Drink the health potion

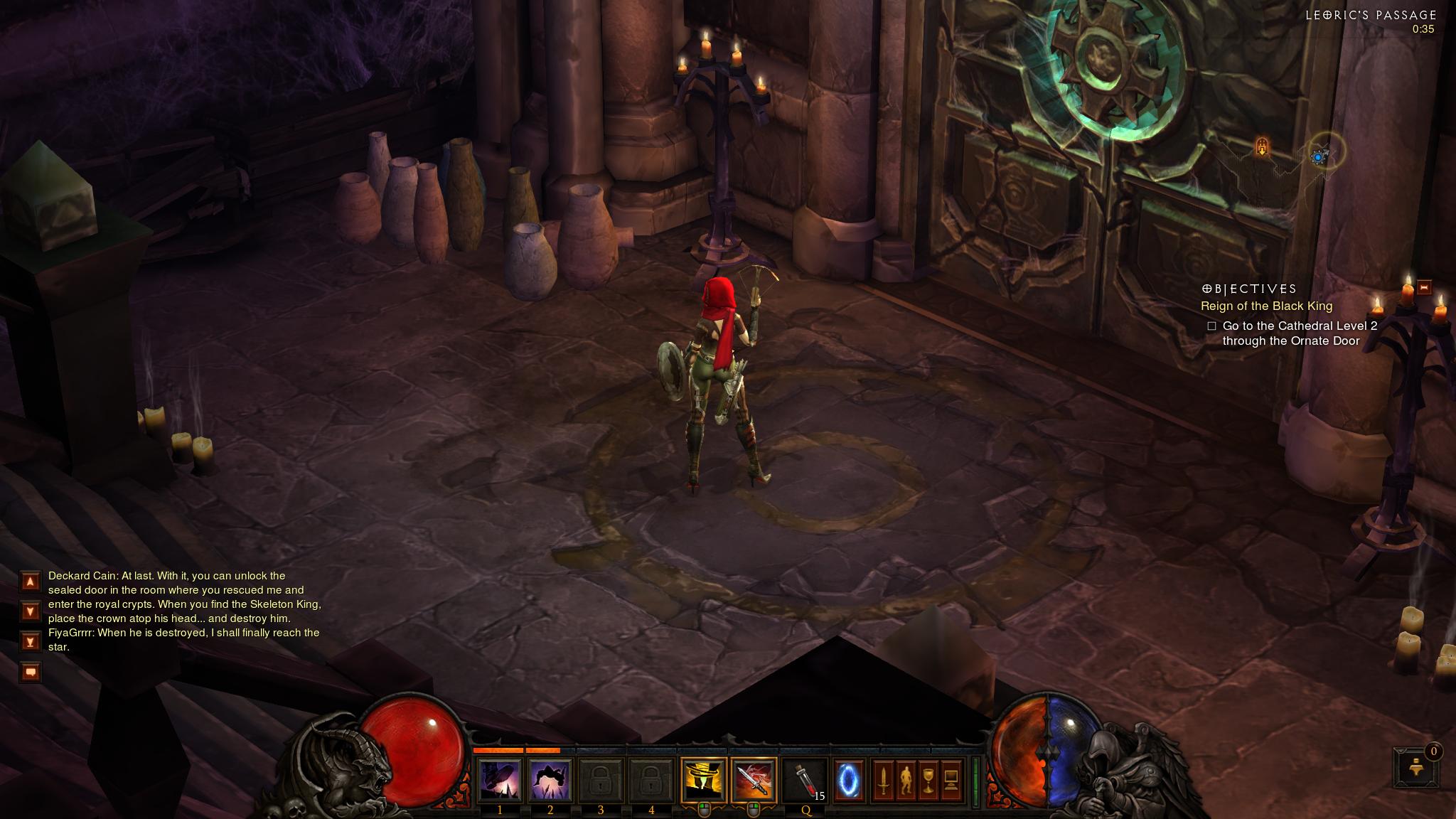point(805,780)
